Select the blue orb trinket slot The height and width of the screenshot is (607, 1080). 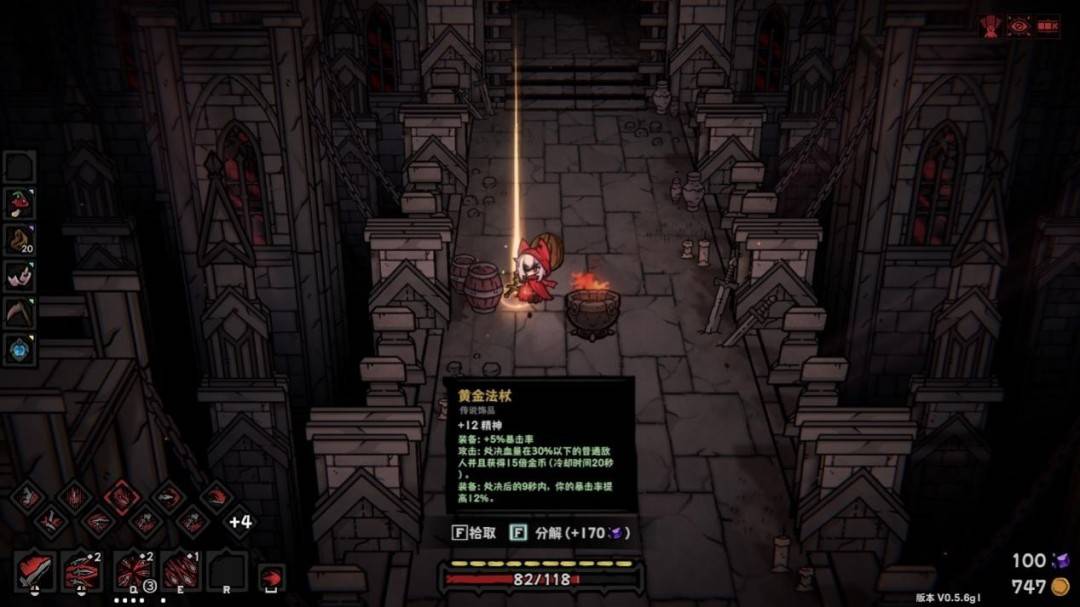click(x=20, y=349)
